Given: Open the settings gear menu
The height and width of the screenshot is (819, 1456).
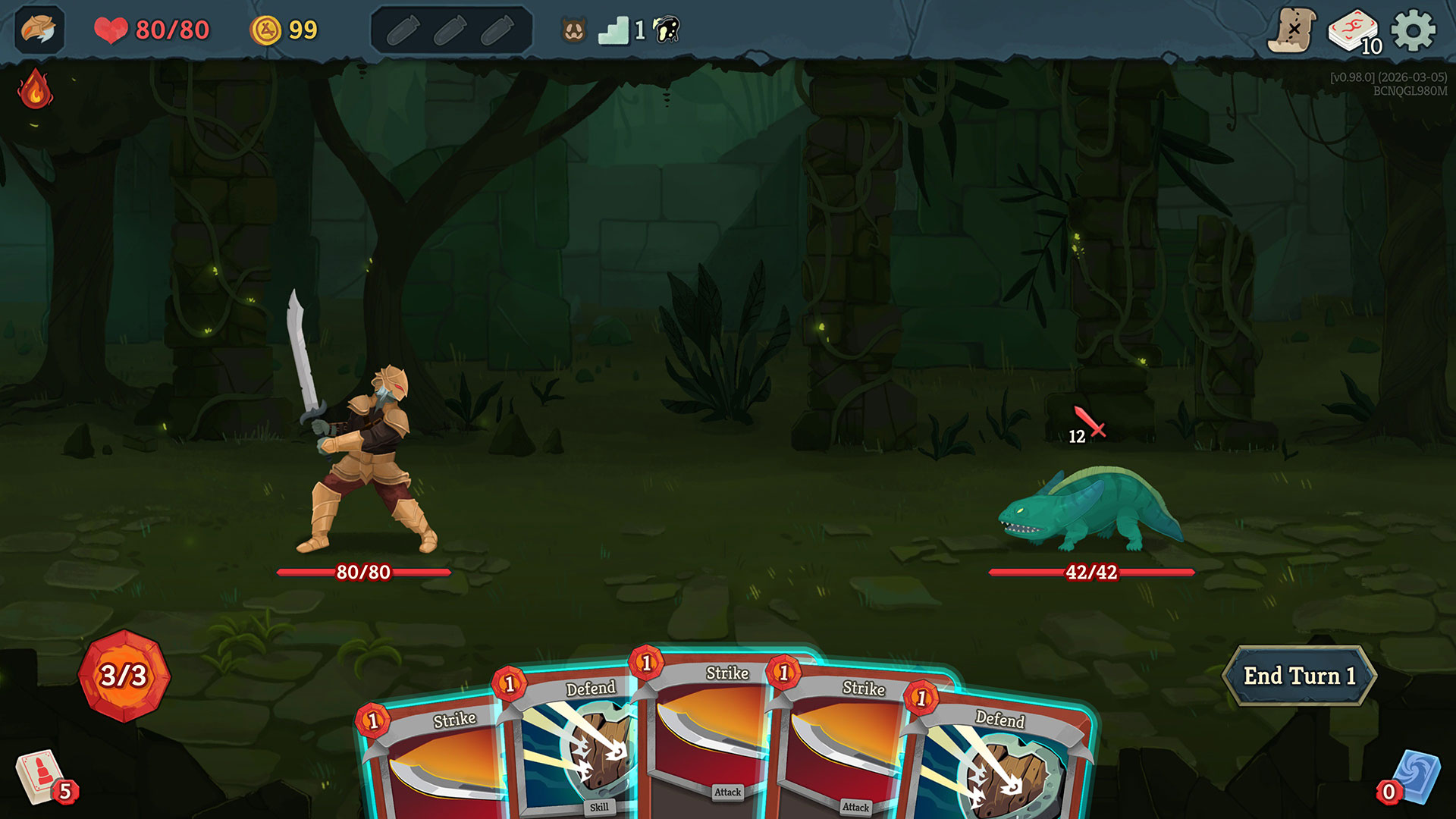Looking at the screenshot, I should coord(1413,31).
